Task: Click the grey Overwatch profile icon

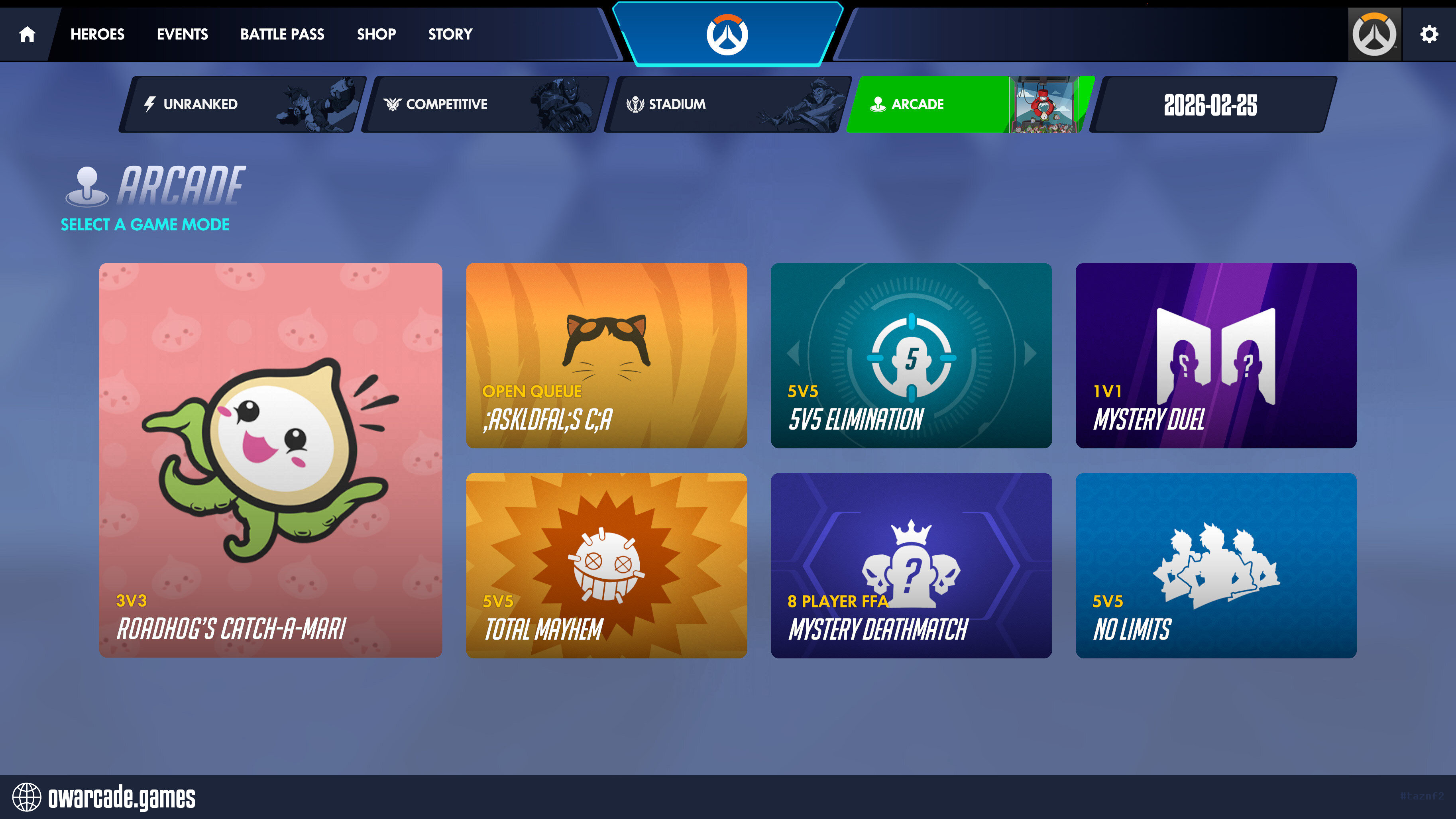Action: 1374,35
